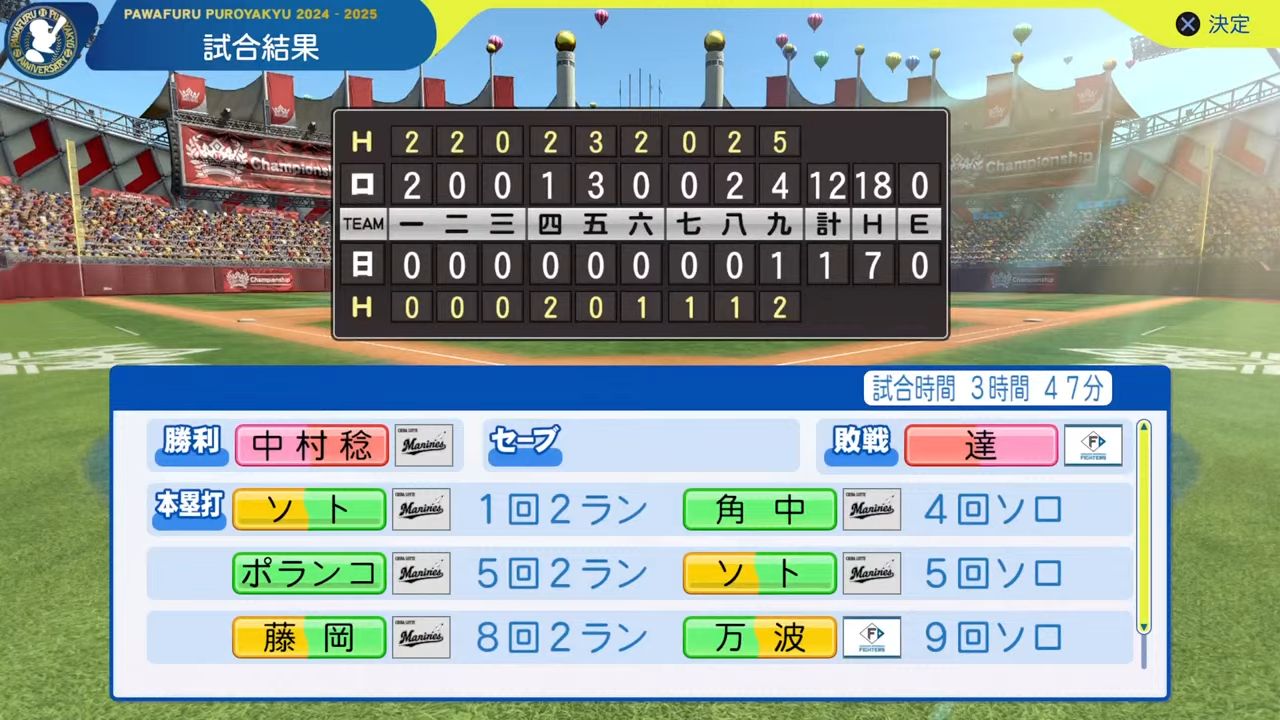This screenshot has width=1280, height=720.
Task: Select winning pitcher name 中村稔
Action: (311, 445)
